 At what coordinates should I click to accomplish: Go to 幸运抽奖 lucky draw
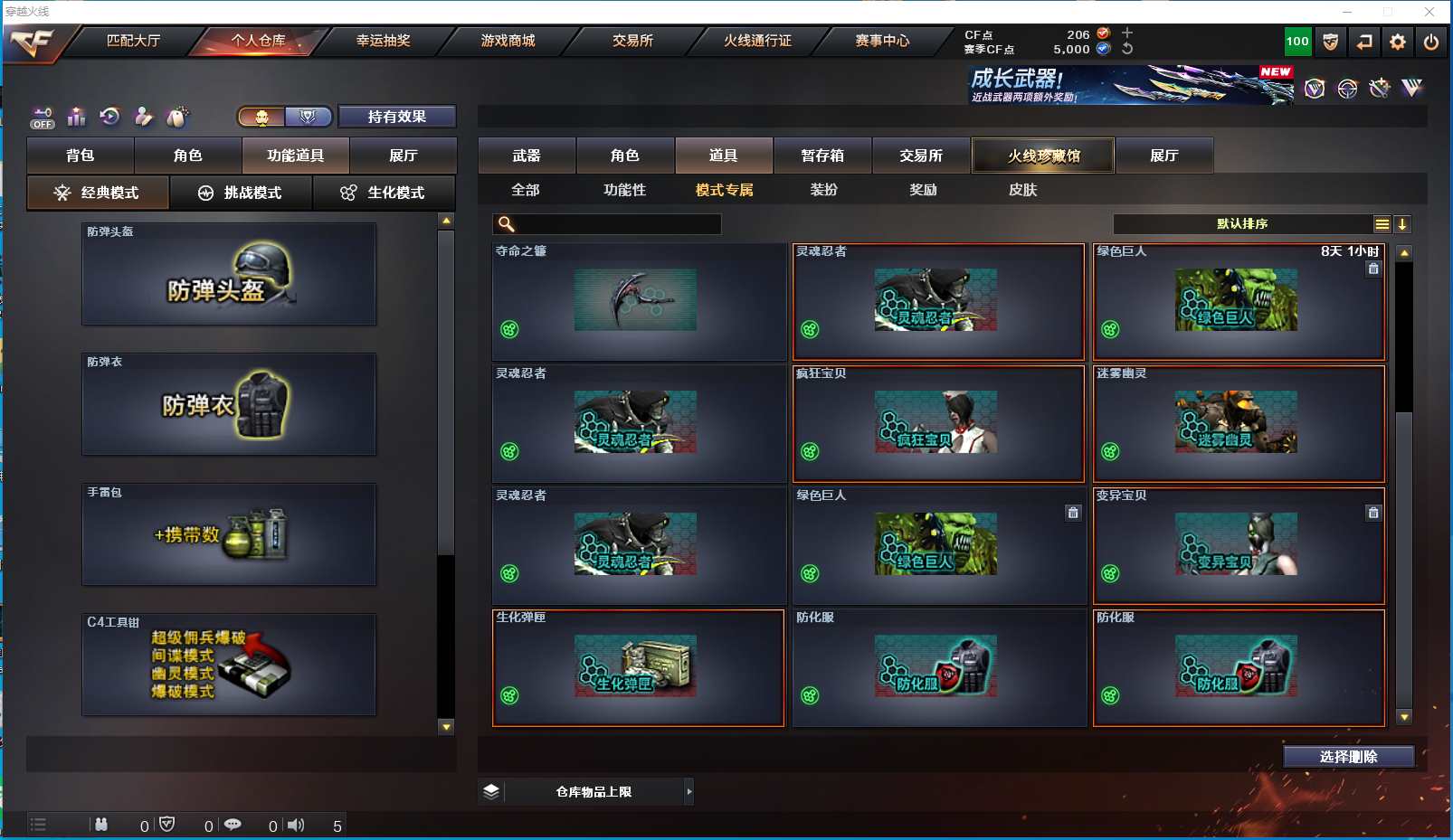[383, 41]
